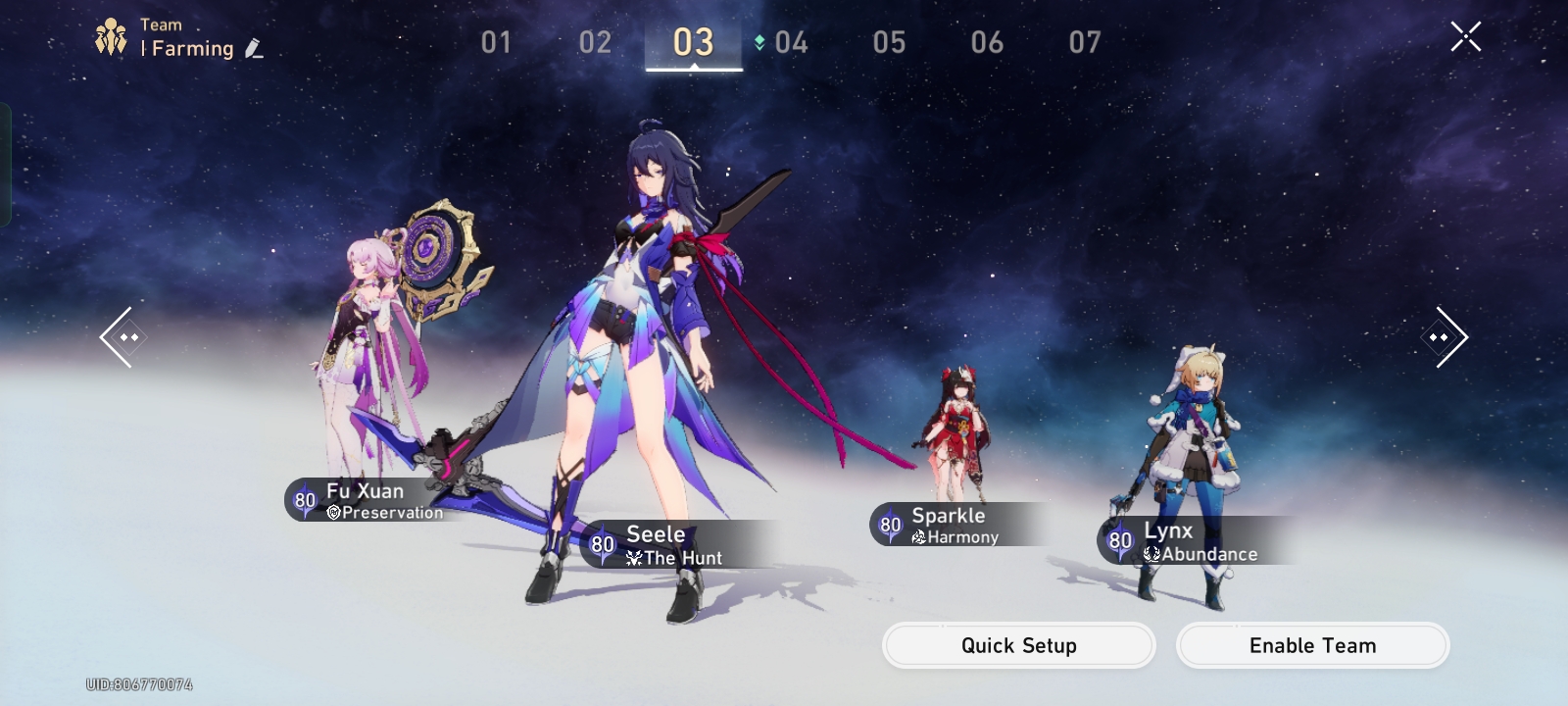The image size is (1568, 706).
Task: Go back using the left arrow
Action: tap(122, 337)
